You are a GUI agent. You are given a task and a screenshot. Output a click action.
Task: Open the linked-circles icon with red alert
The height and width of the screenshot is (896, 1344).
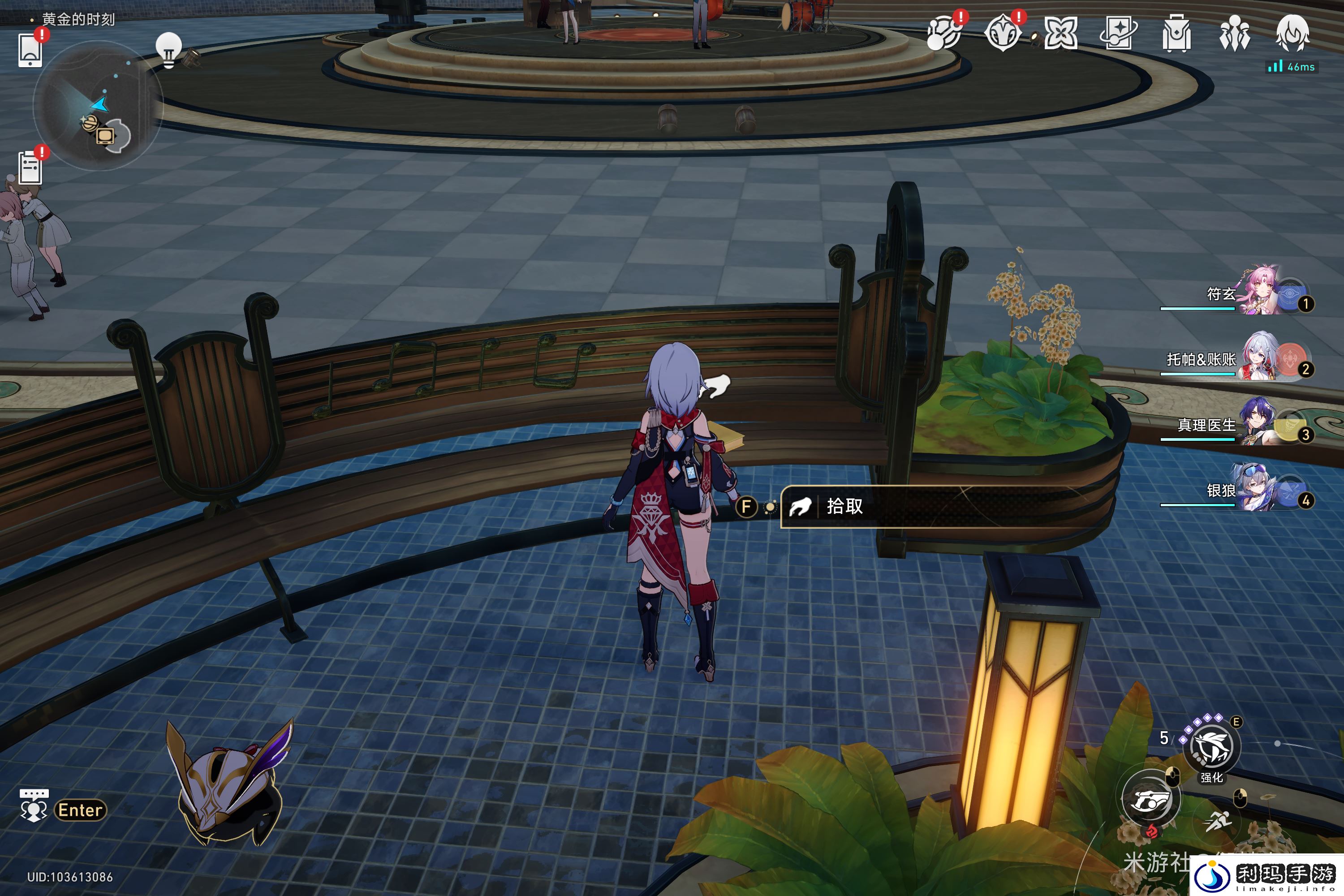[944, 33]
